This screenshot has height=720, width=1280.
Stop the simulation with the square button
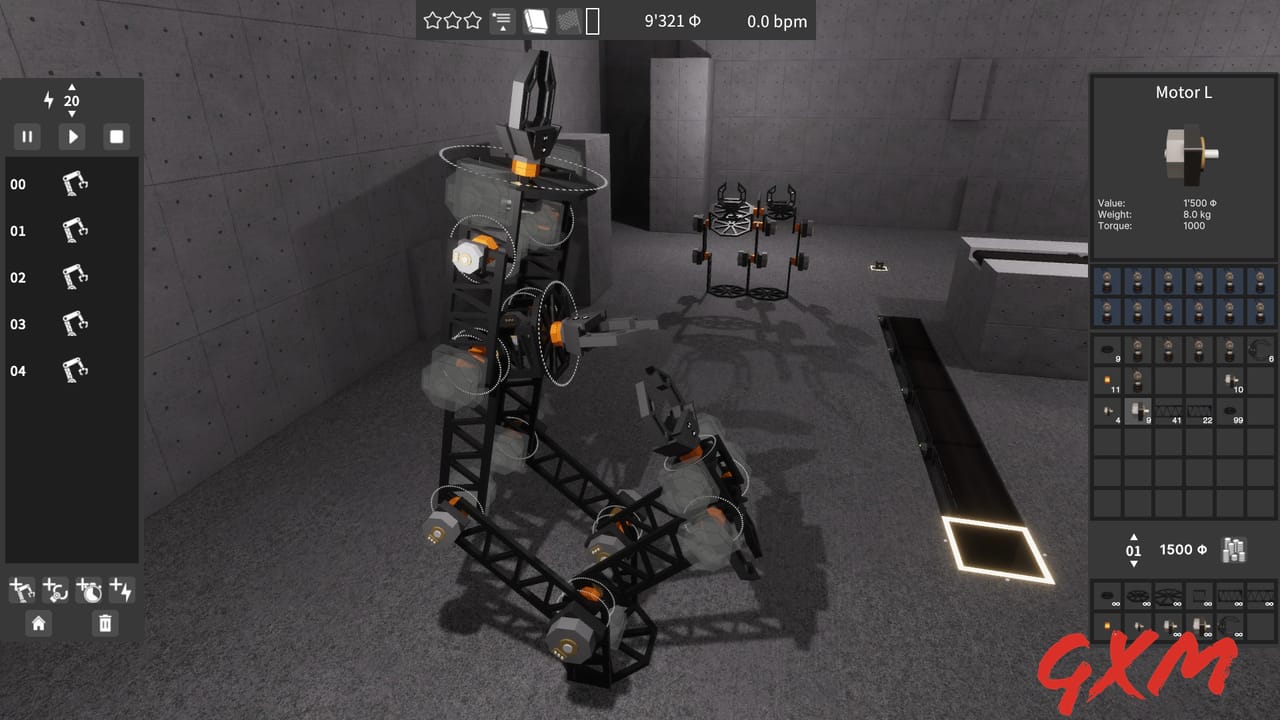[x=116, y=136]
